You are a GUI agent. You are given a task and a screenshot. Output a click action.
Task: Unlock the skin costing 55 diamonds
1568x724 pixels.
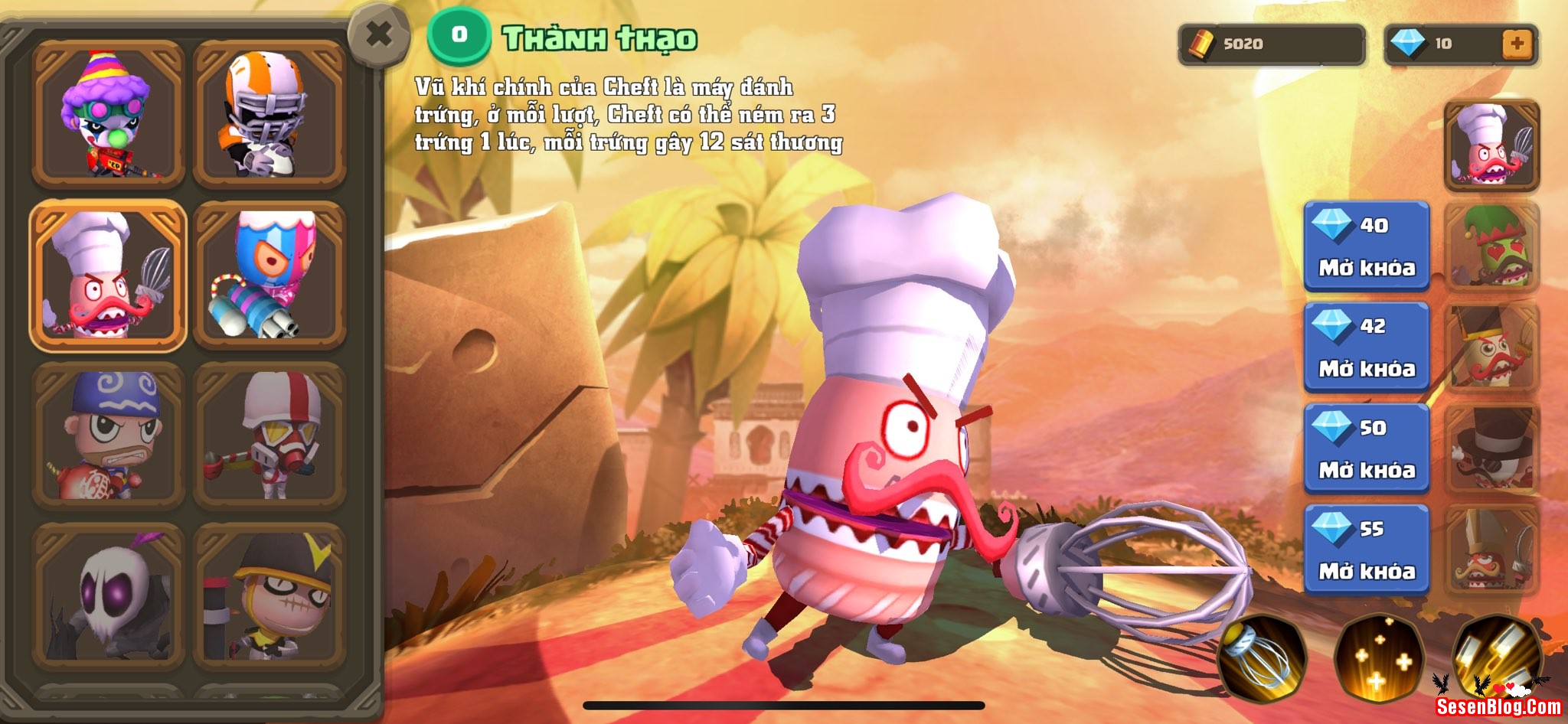coord(1367,550)
